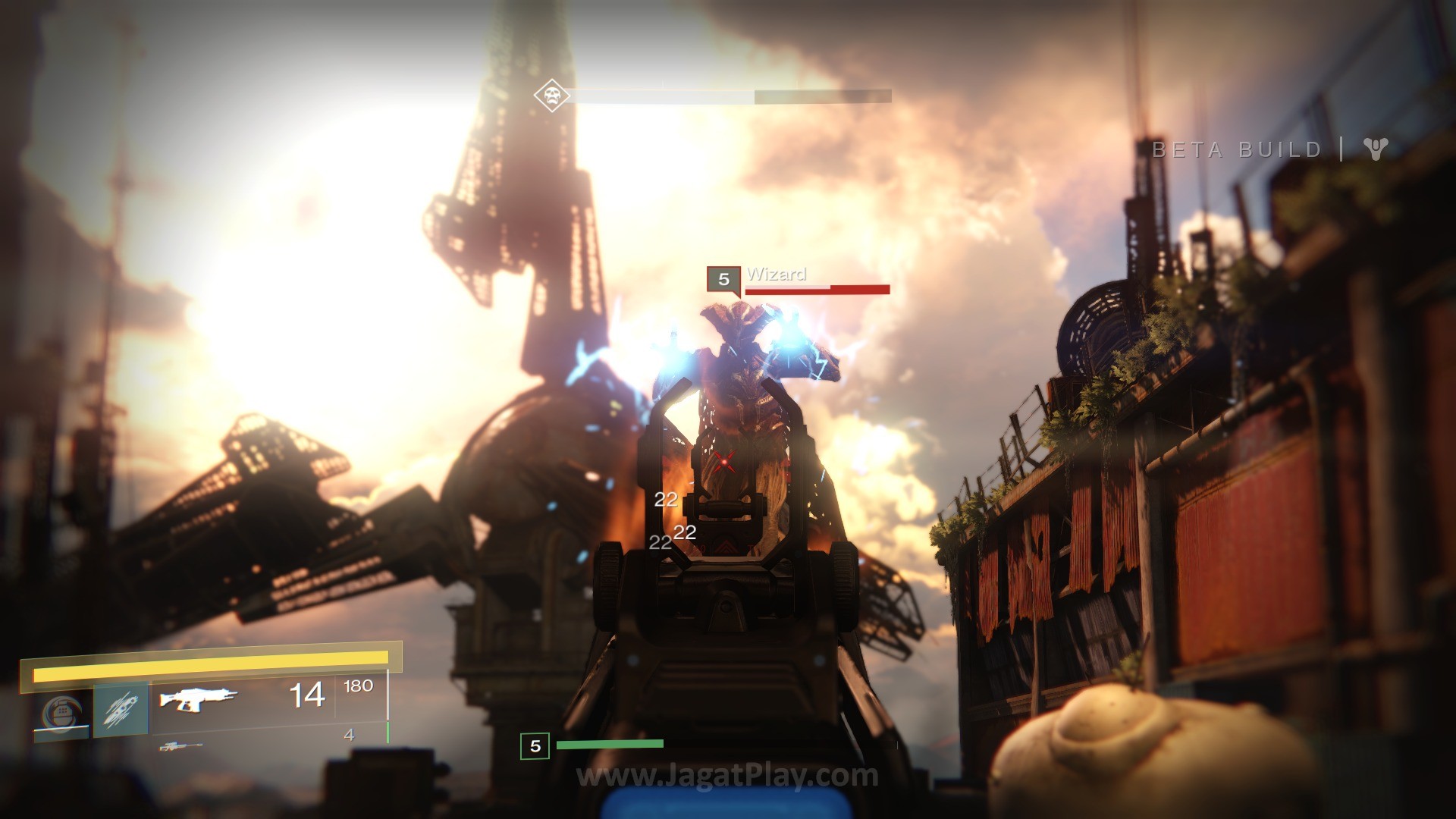This screenshot has height=819, width=1456.
Task: Click the Wizard level 5 badge
Action: click(x=723, y=279)
